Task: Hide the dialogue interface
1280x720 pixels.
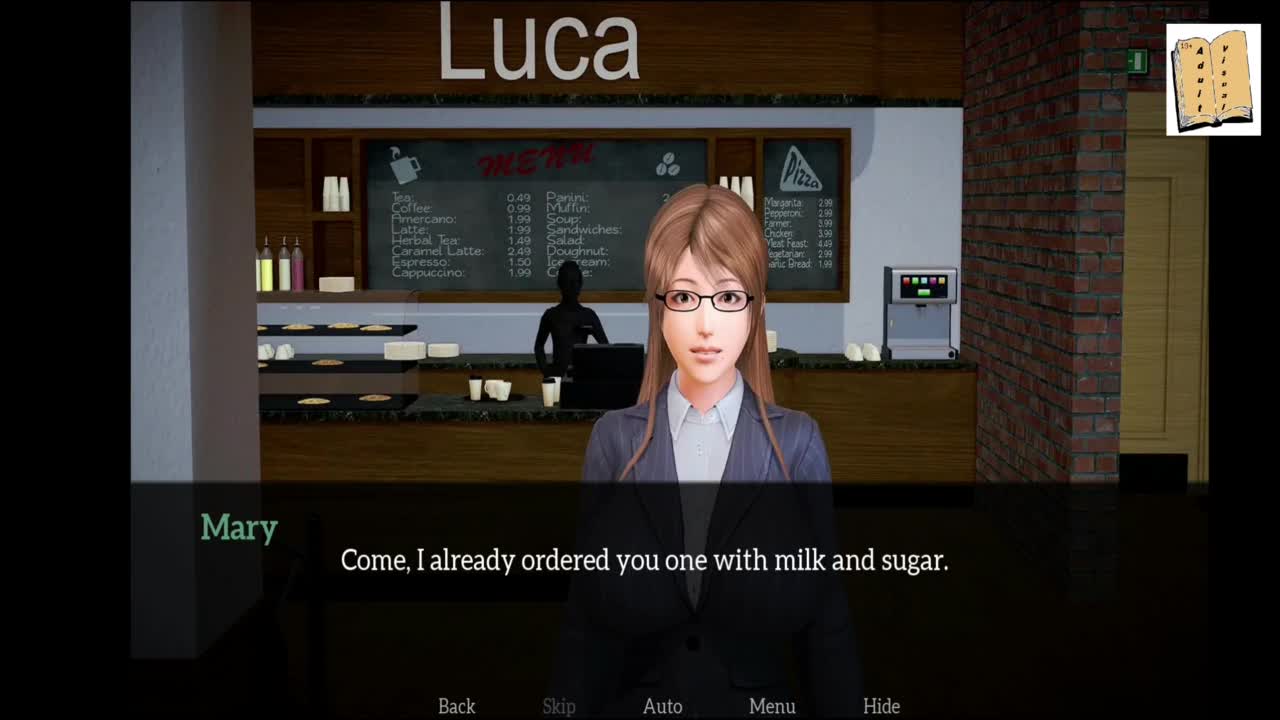Action: pos(881,706)
